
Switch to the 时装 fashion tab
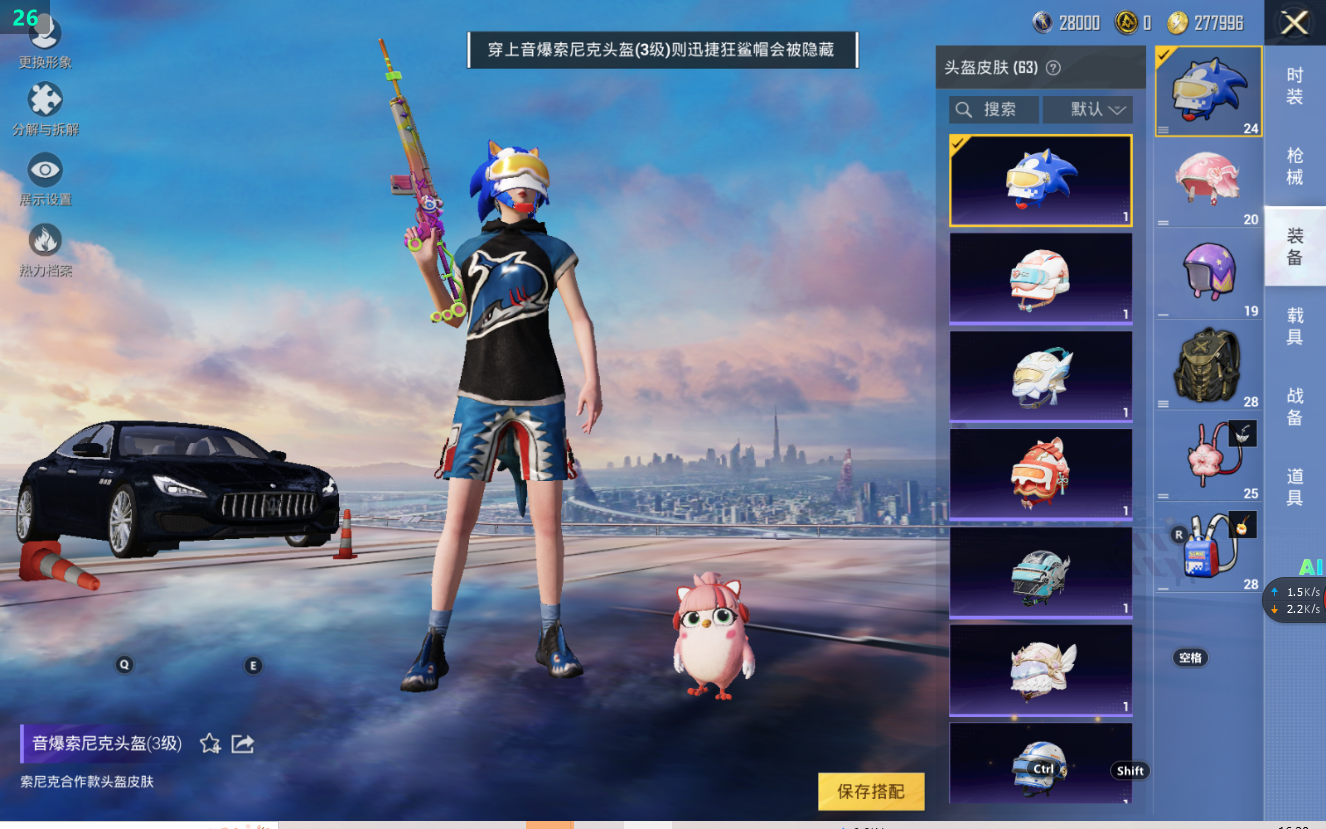(x=1294, y=86)
